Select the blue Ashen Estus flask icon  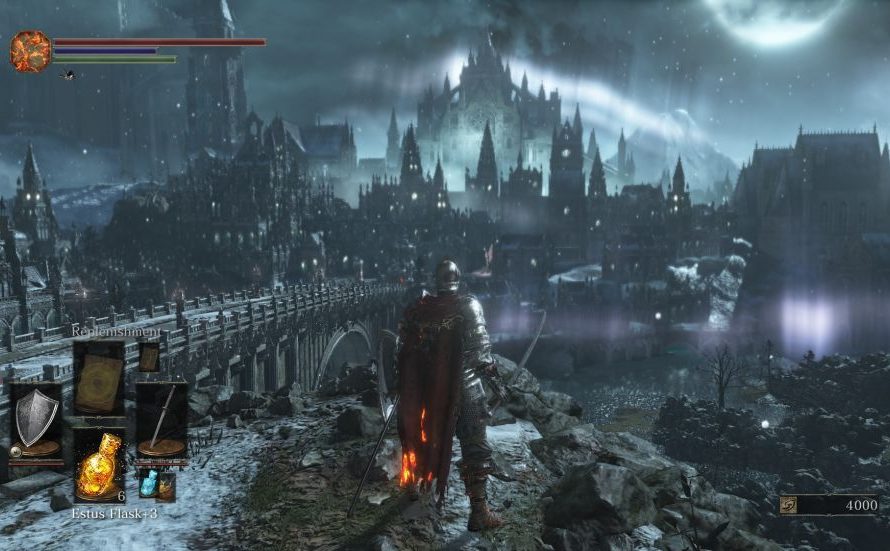pyautogui.click(x=149, y=483)
